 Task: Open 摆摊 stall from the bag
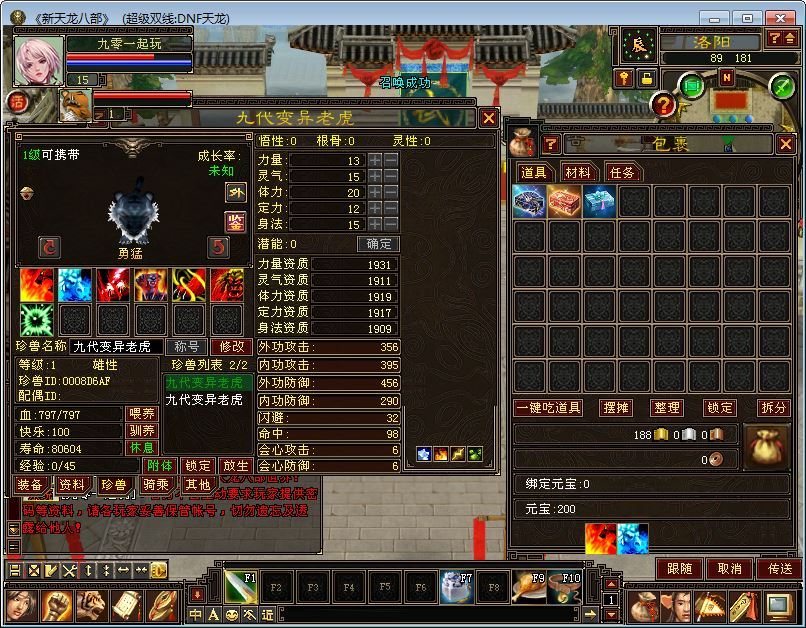[616, 408]
